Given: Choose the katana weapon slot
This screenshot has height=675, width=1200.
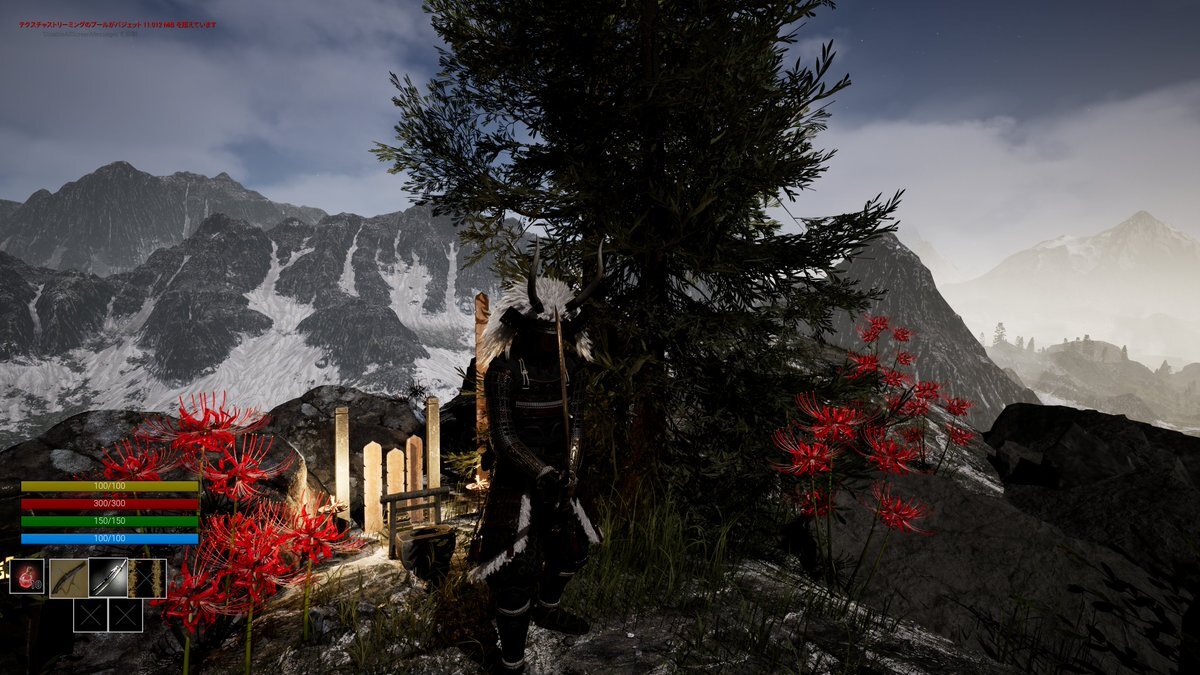Looking at the screenshot, I should [x=107, y=577].
